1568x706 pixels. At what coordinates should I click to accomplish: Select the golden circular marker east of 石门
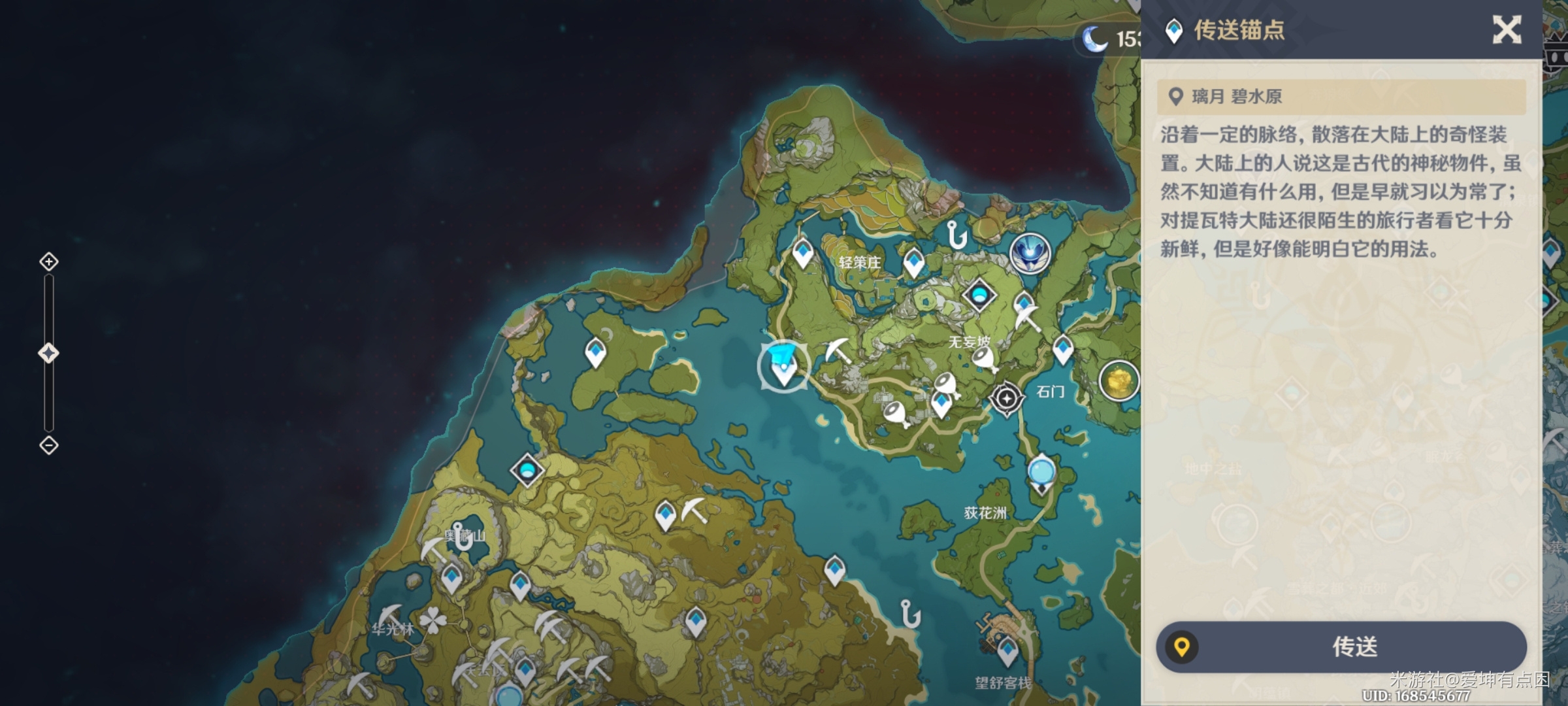pyautogui.click(x=1119, y=380)
